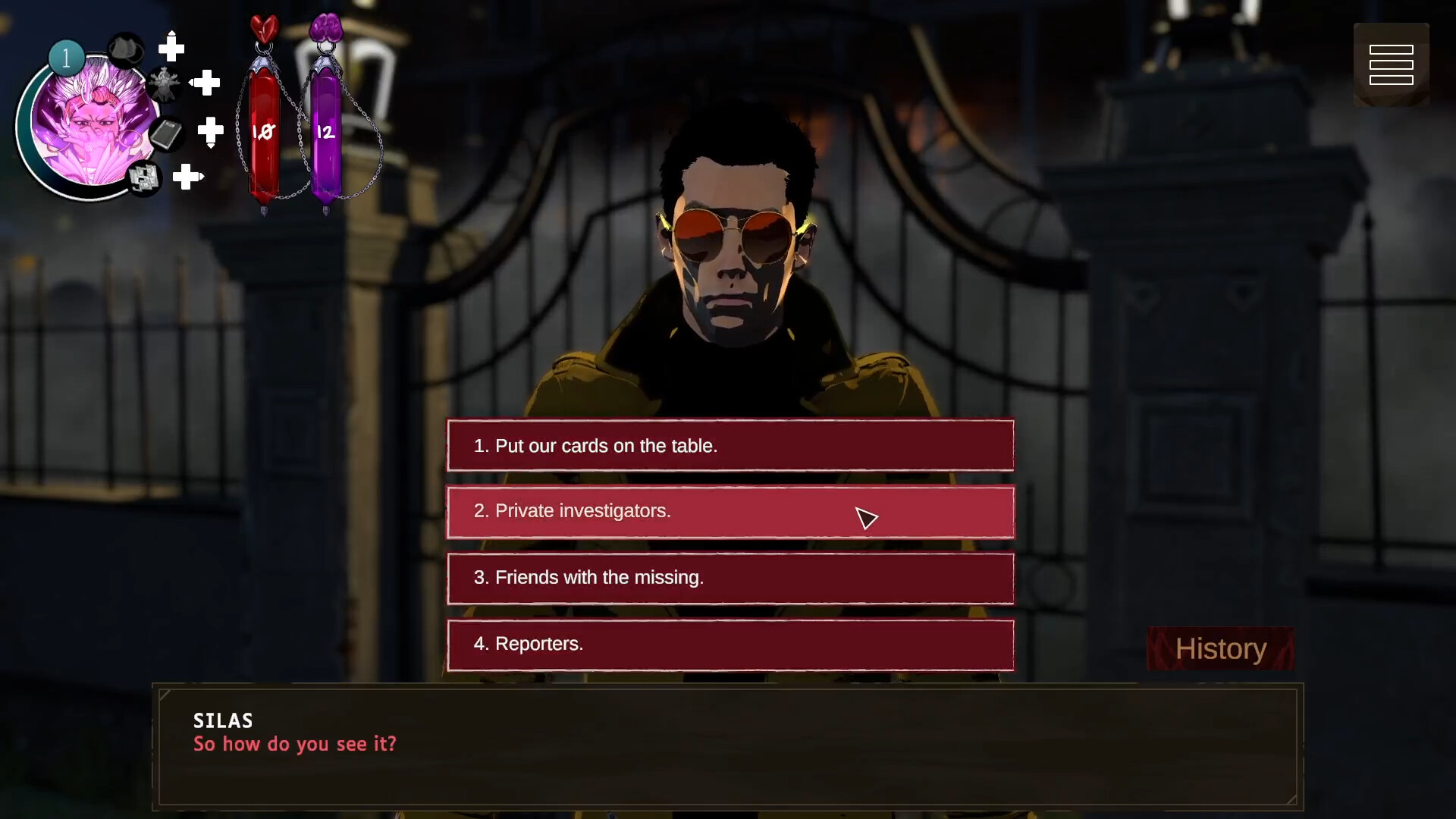Viewport: 1456px width, 819px height.
Task: Open the hamburger menu
Action: (1391, 64)
